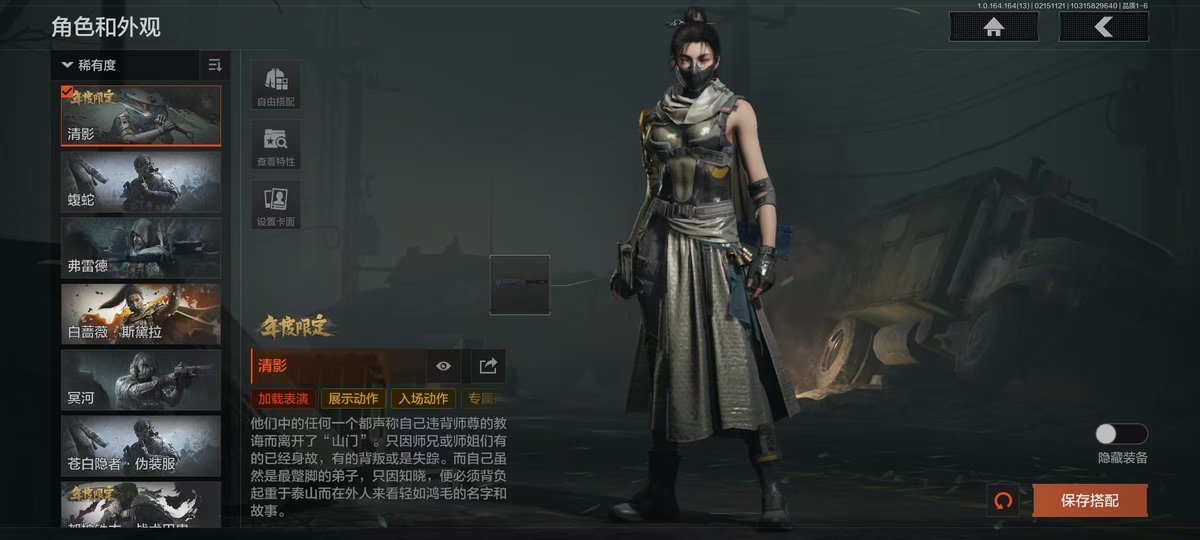Select the 弗雷德 skin tile
This screenshot has height=540, width=1200.
click(141, 248)
